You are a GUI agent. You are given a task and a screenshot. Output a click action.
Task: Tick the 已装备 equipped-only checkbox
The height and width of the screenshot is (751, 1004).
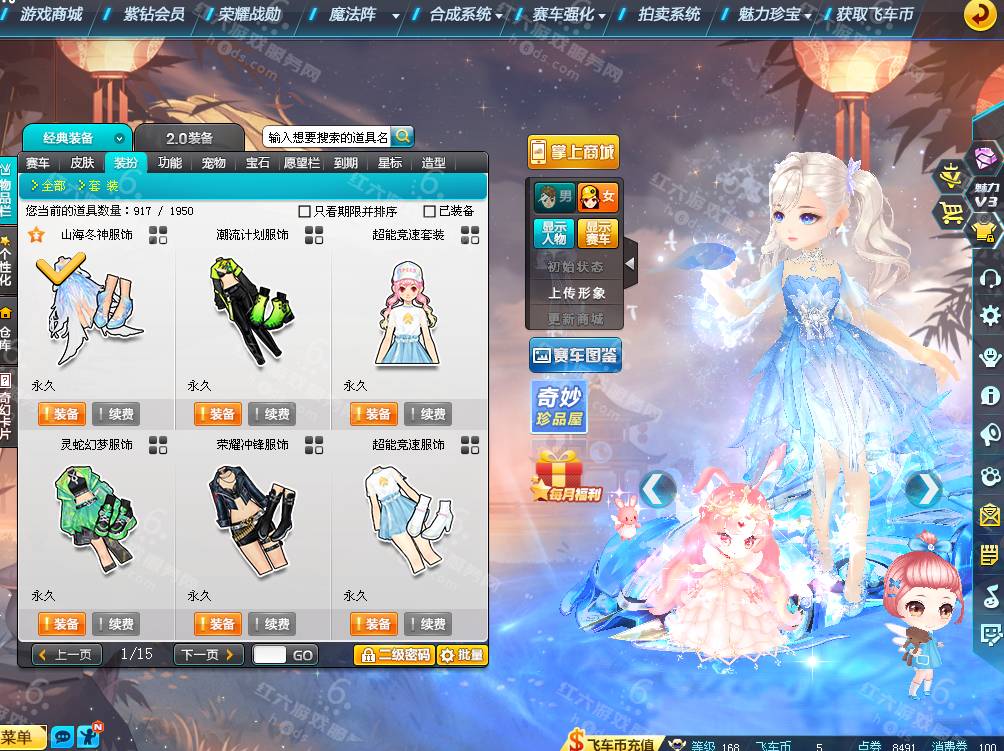(x=430, y=211)
